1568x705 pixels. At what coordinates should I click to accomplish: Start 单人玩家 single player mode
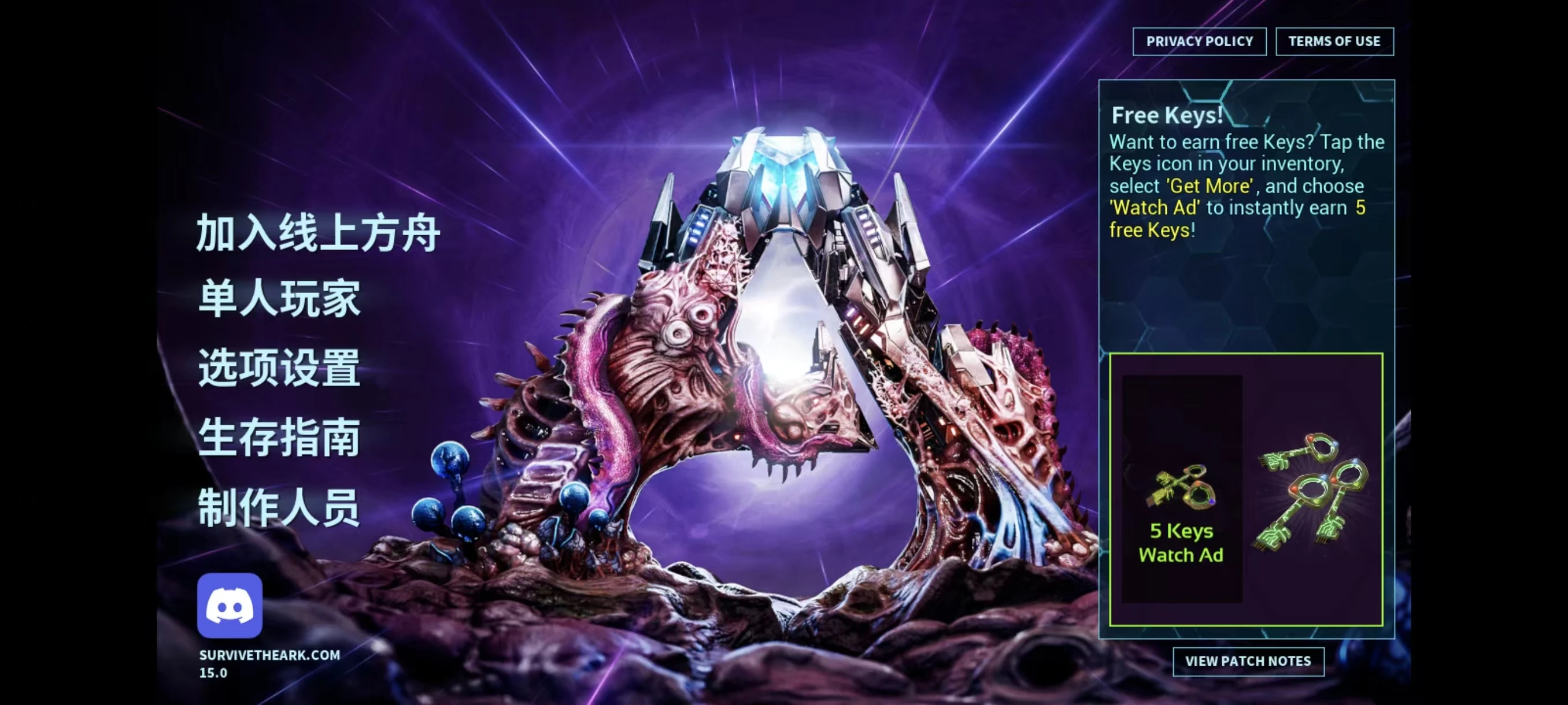279,299
